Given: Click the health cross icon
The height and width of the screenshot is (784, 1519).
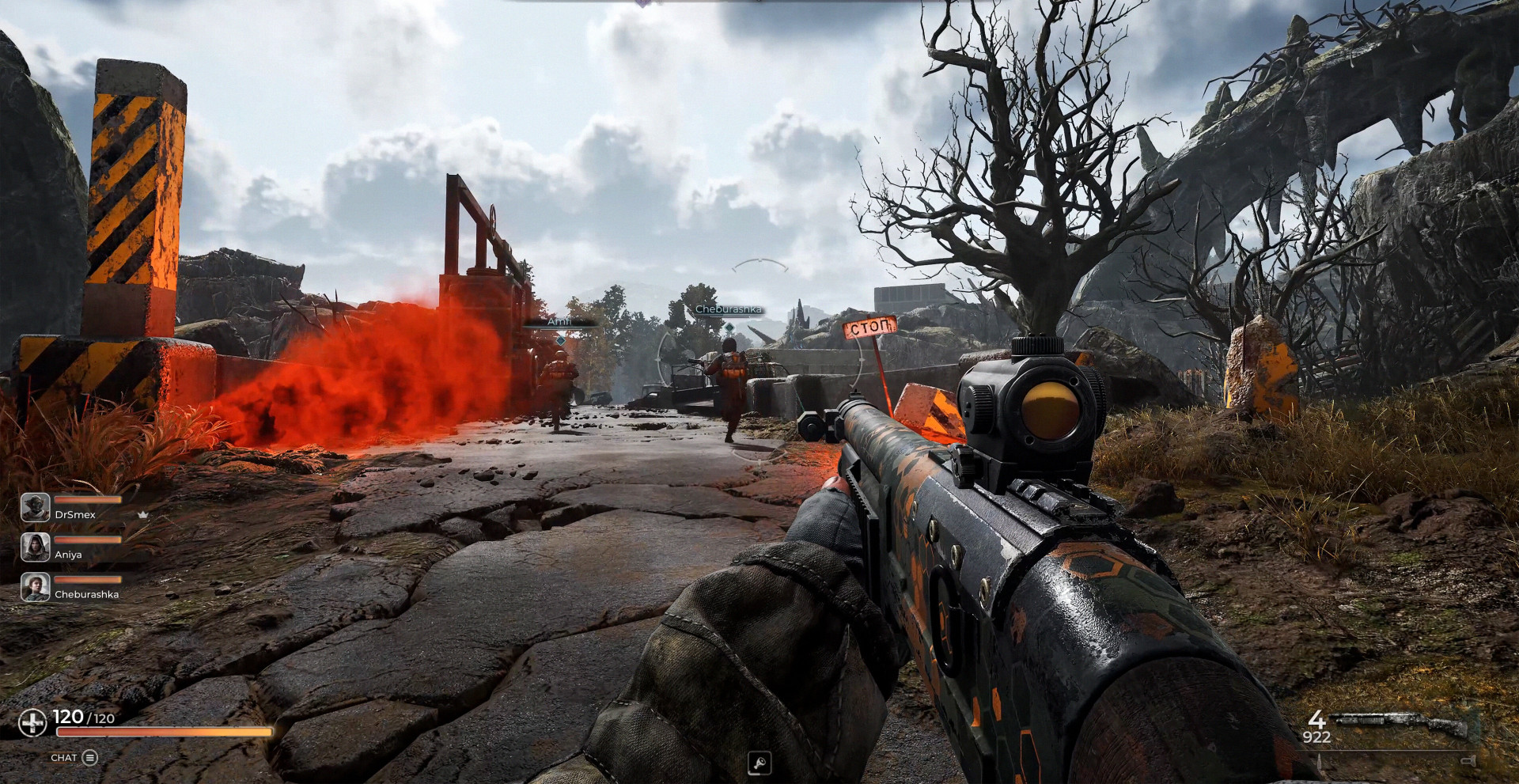Looking at the screenshot, I should coord(32,722).
